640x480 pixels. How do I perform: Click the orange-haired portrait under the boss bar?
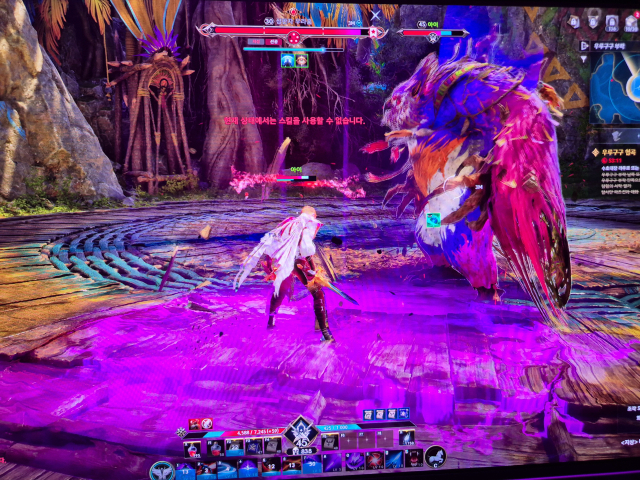301,60
